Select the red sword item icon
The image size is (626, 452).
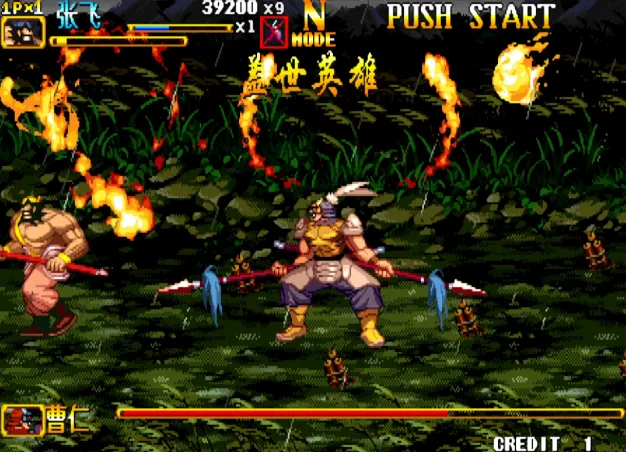click(273, 33)
